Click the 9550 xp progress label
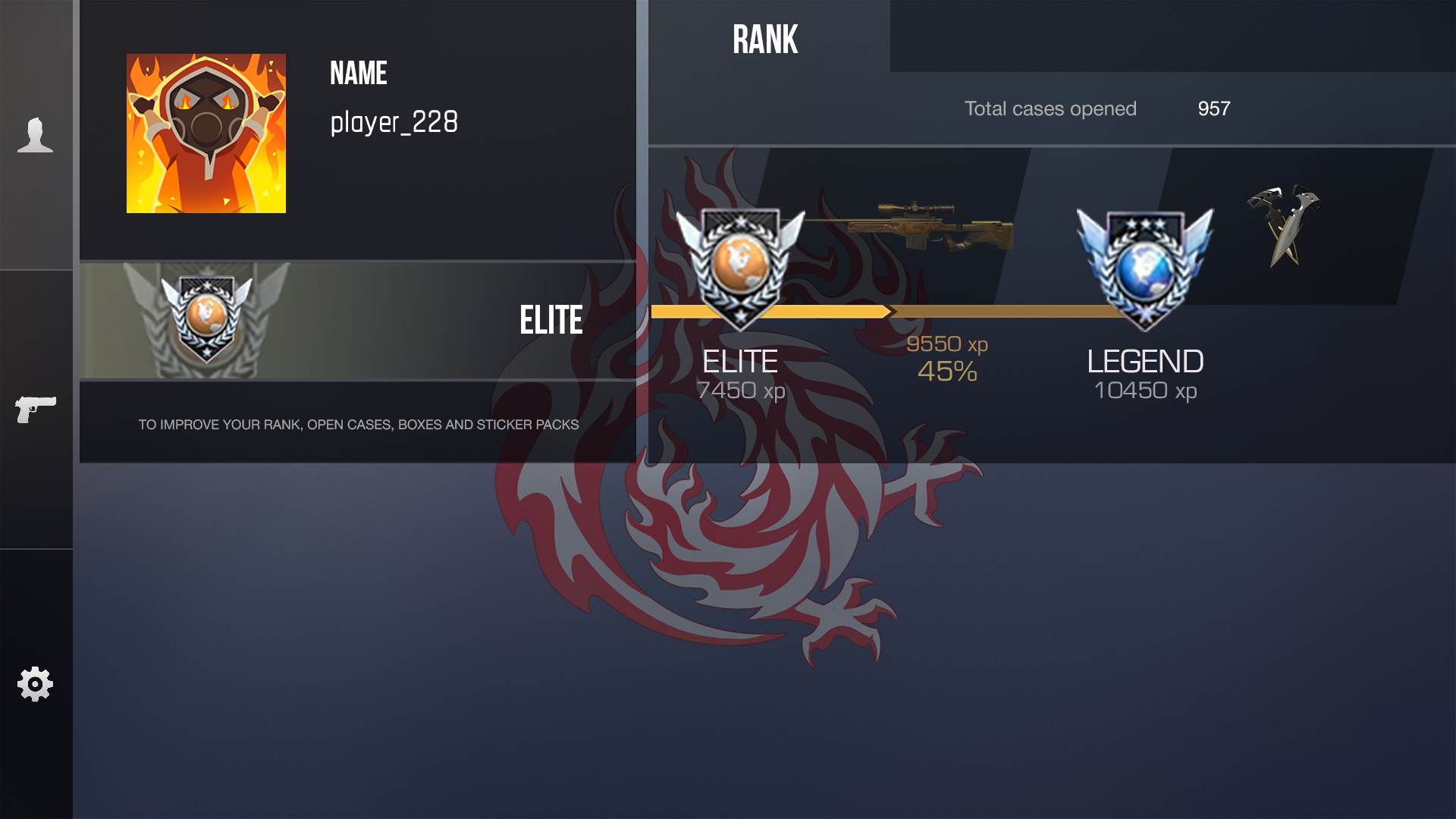The height and width of the screenshot is (819, 1456). [948, 344]
